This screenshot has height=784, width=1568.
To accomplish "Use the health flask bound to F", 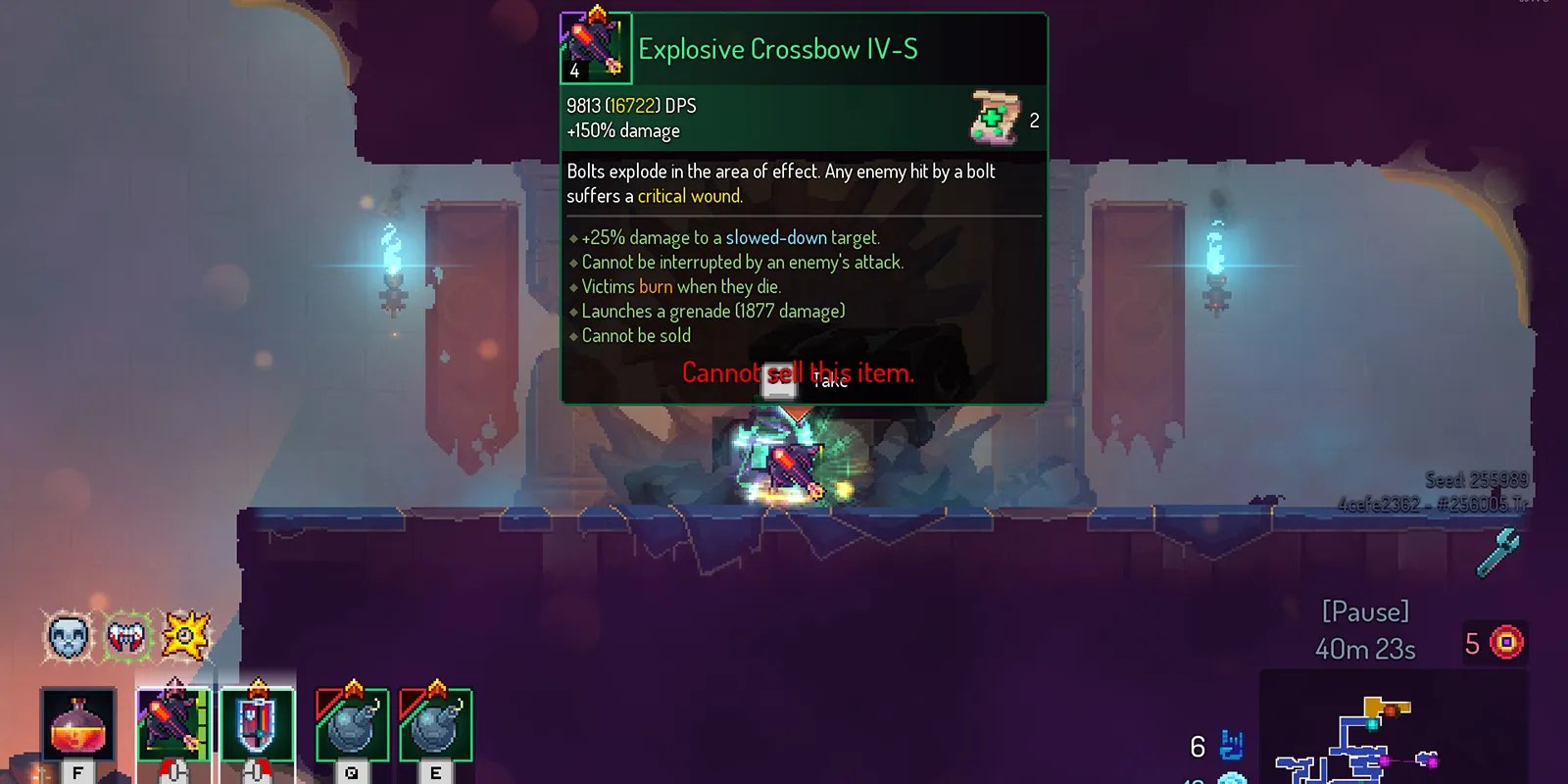I will coord(76,725).
